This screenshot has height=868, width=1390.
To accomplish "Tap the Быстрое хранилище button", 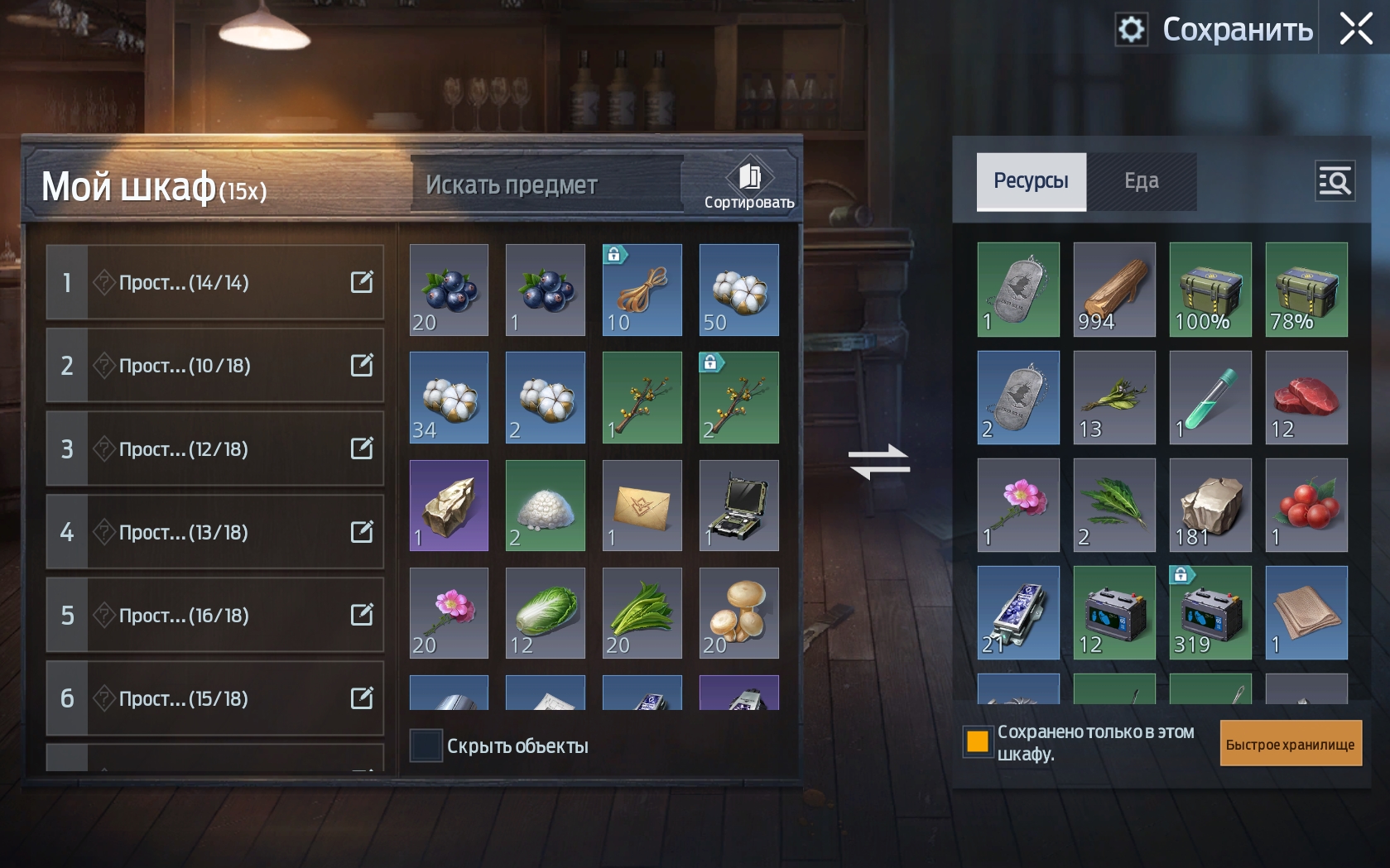I will 1290,744.
